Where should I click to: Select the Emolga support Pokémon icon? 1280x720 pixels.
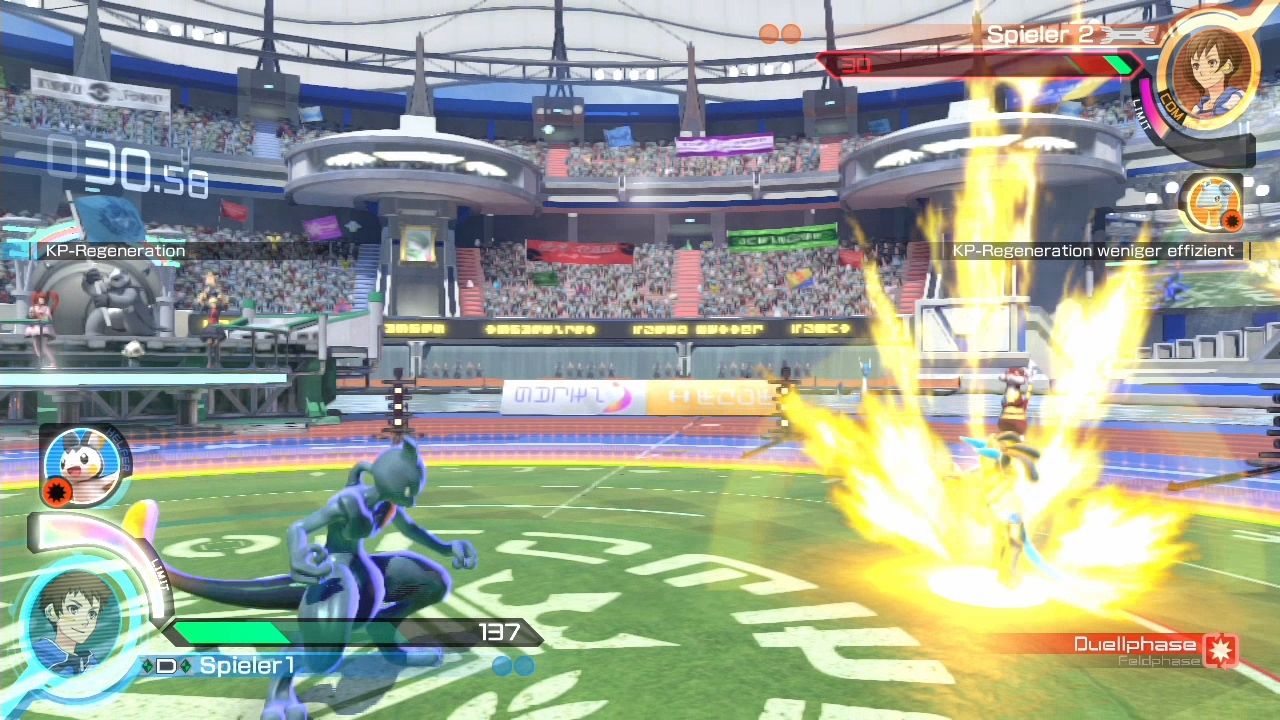click(82, 464)
